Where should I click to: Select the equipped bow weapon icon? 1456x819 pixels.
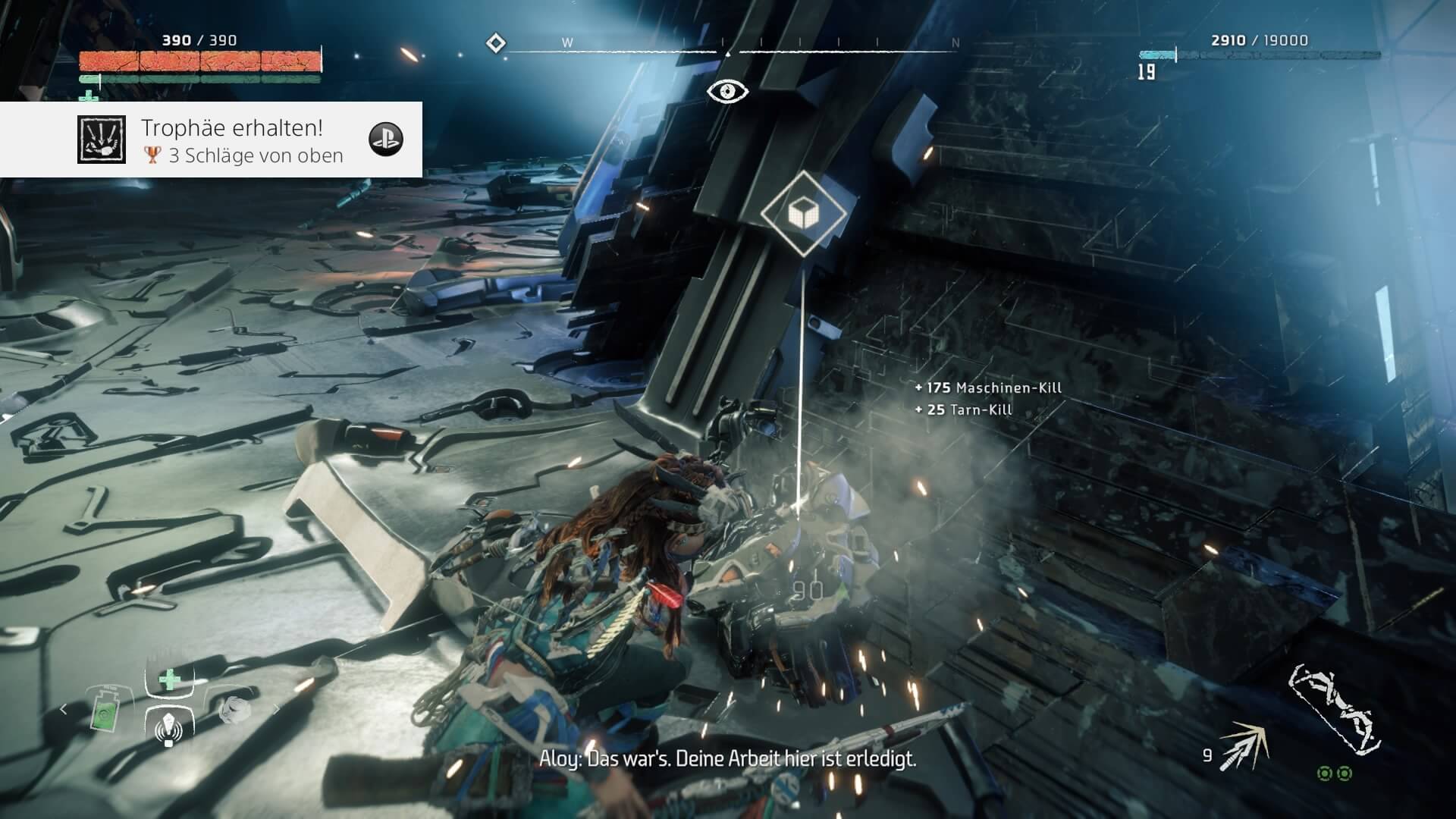point(1333,710)
